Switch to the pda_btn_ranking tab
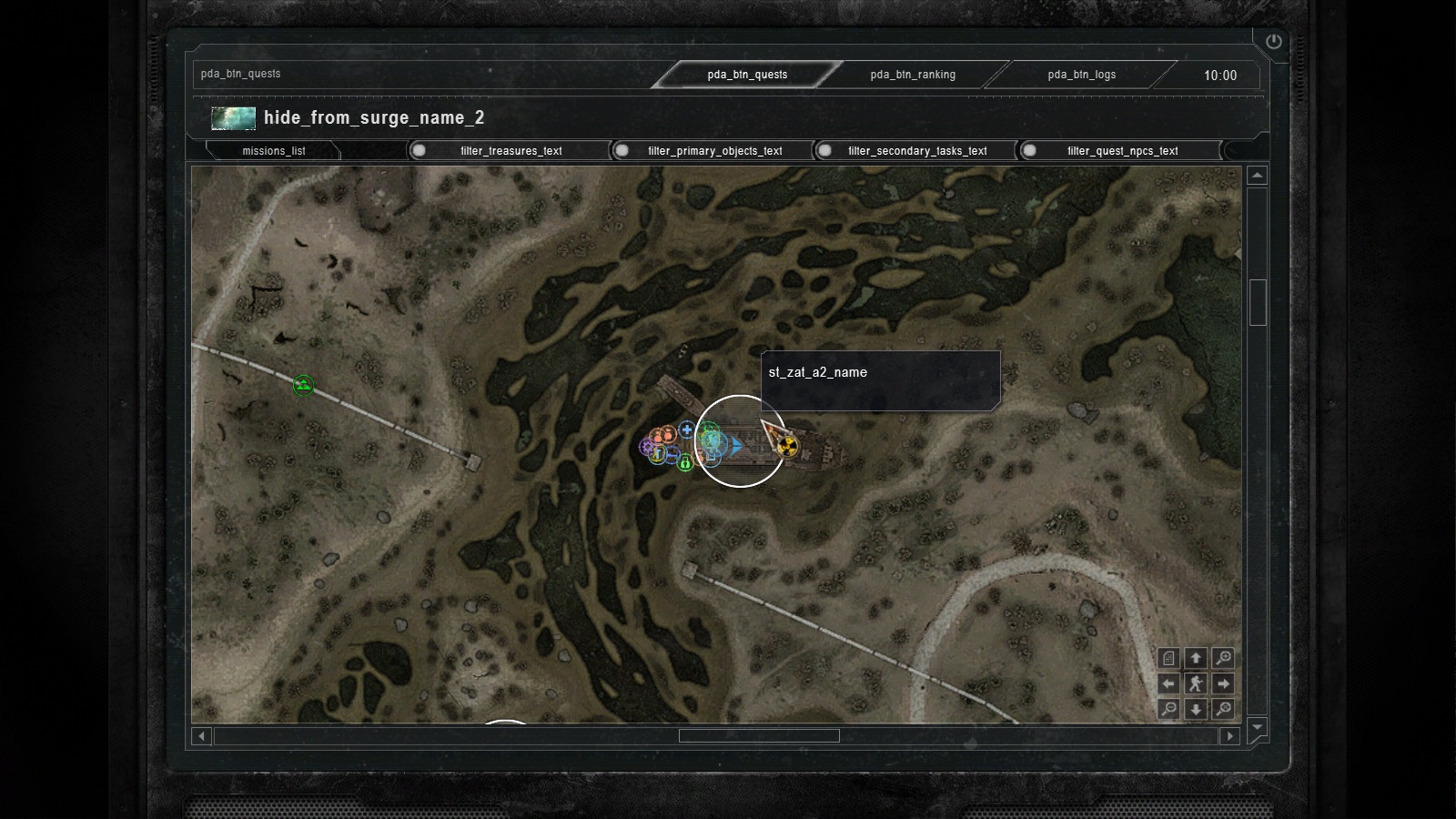The height and width of the screenshot is (819, 1456). (x=913, y=75)
